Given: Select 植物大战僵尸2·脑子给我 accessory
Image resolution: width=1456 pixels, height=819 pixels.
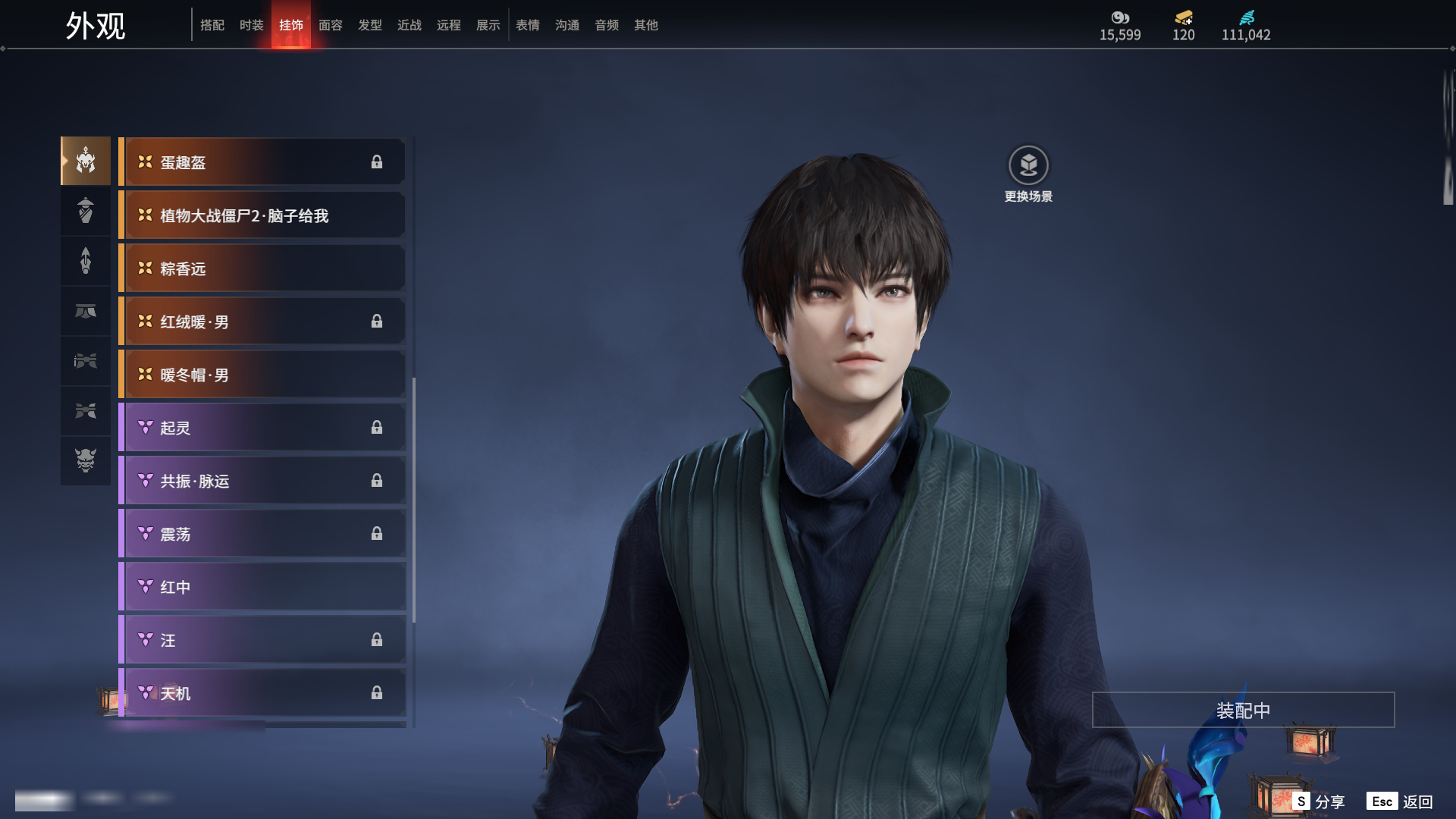Looking at the screenshot, I should click(262, 215).
